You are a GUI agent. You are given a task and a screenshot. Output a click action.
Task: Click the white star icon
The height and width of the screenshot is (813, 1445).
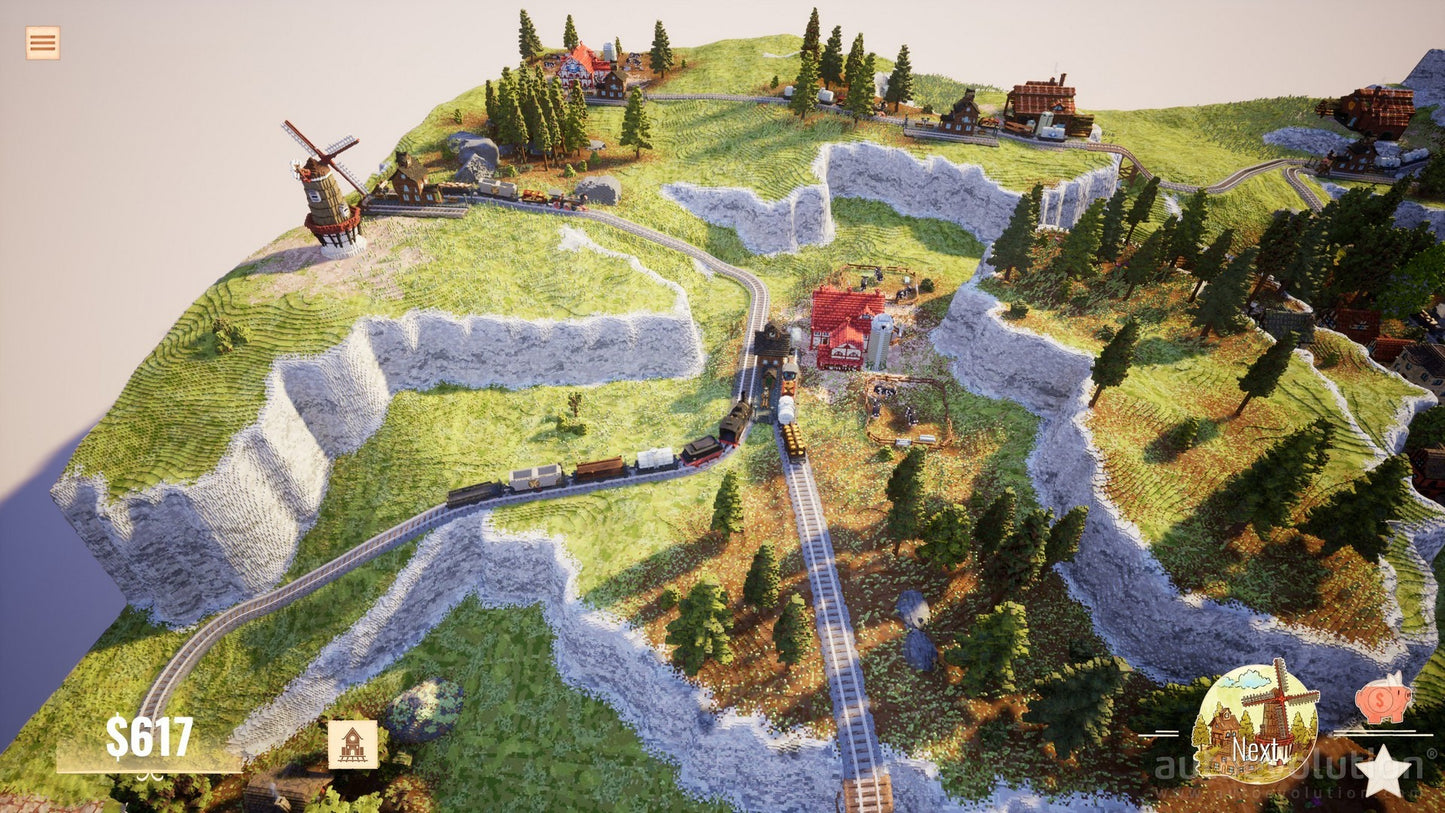click(x=1384, y=772)
